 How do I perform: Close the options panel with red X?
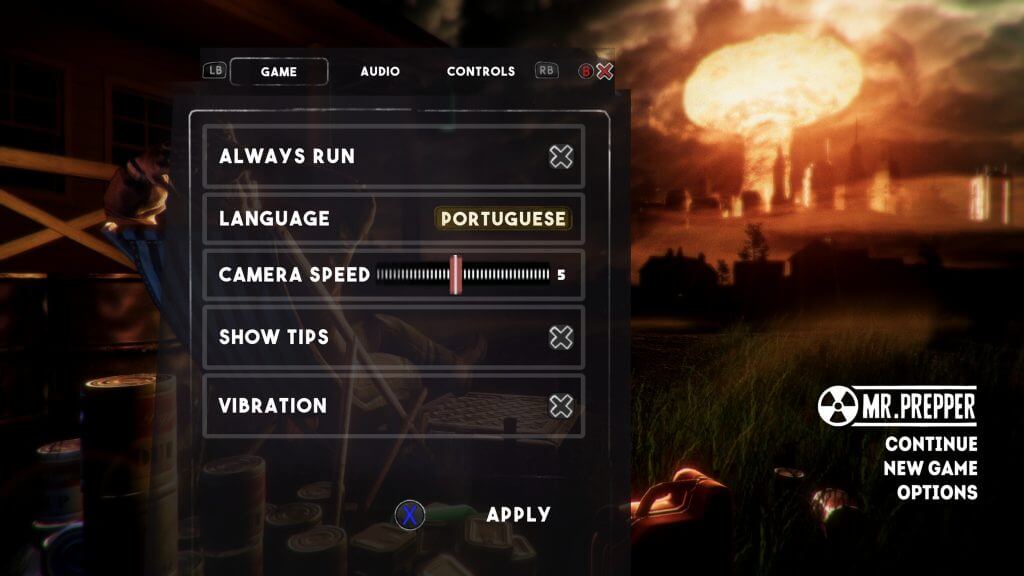coord(604,71)
